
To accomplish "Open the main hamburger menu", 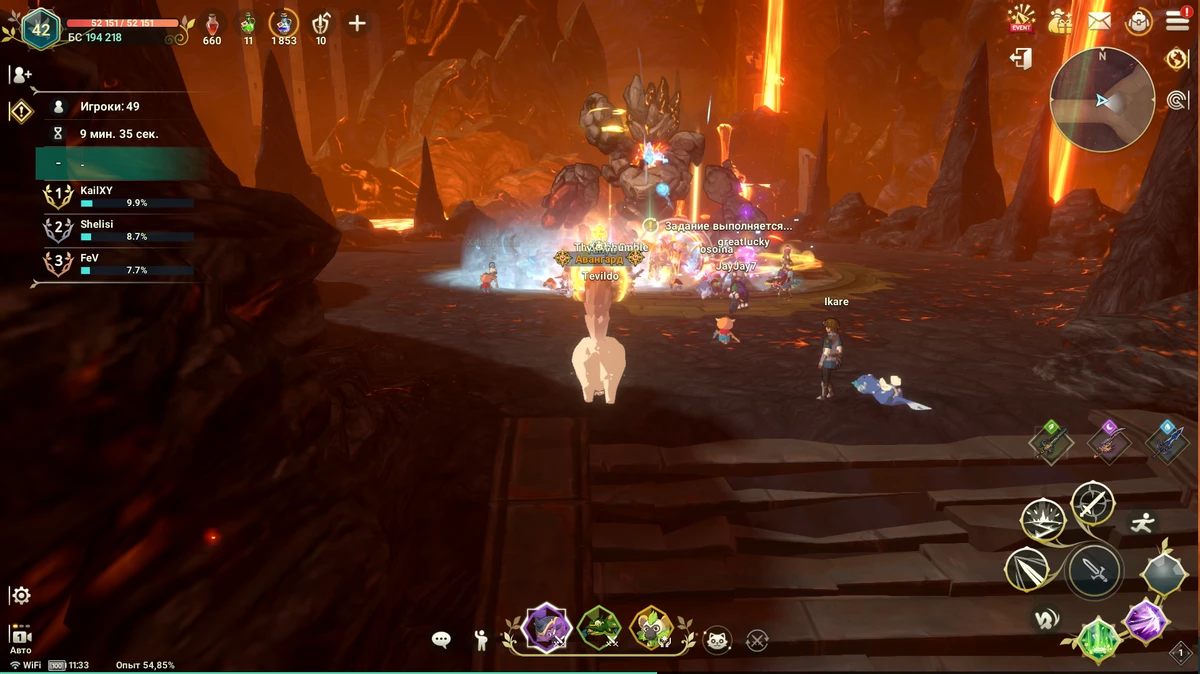I will (1177, 21).
